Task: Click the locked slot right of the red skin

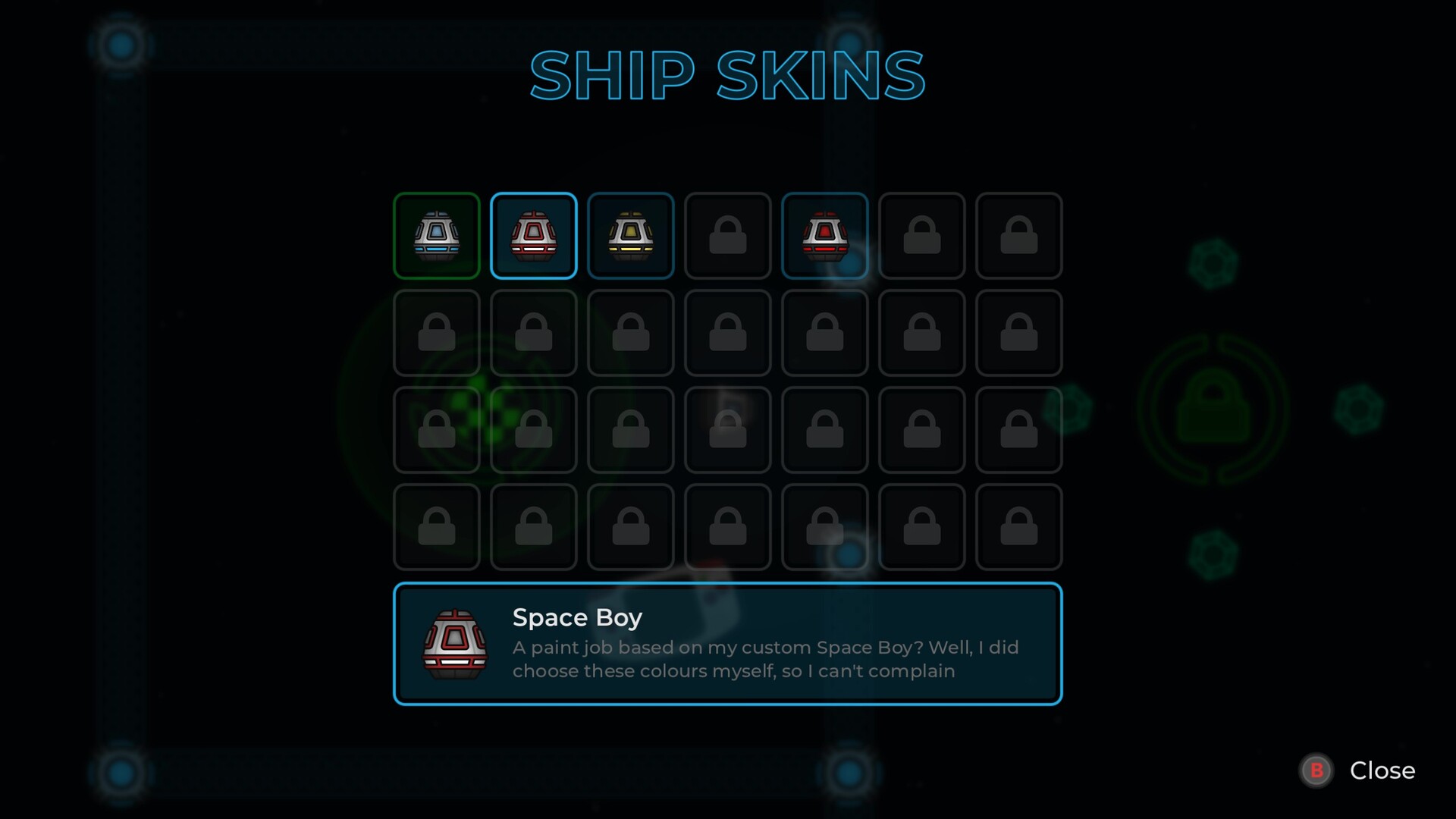Action: point(922,236)
